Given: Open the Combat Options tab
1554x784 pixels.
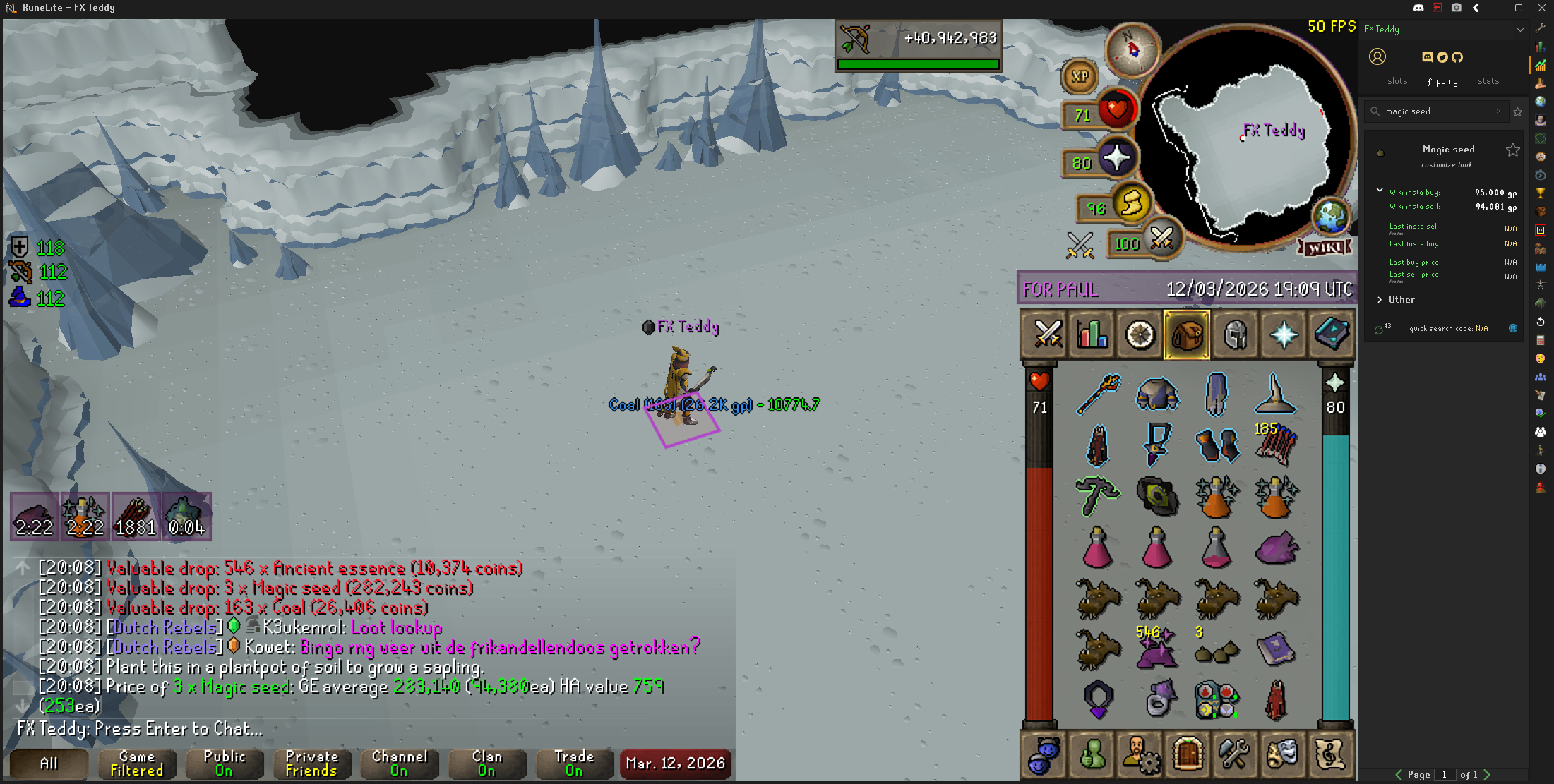Looking at the screenshot, I should pyautogui.click(x=1047, y=334).
